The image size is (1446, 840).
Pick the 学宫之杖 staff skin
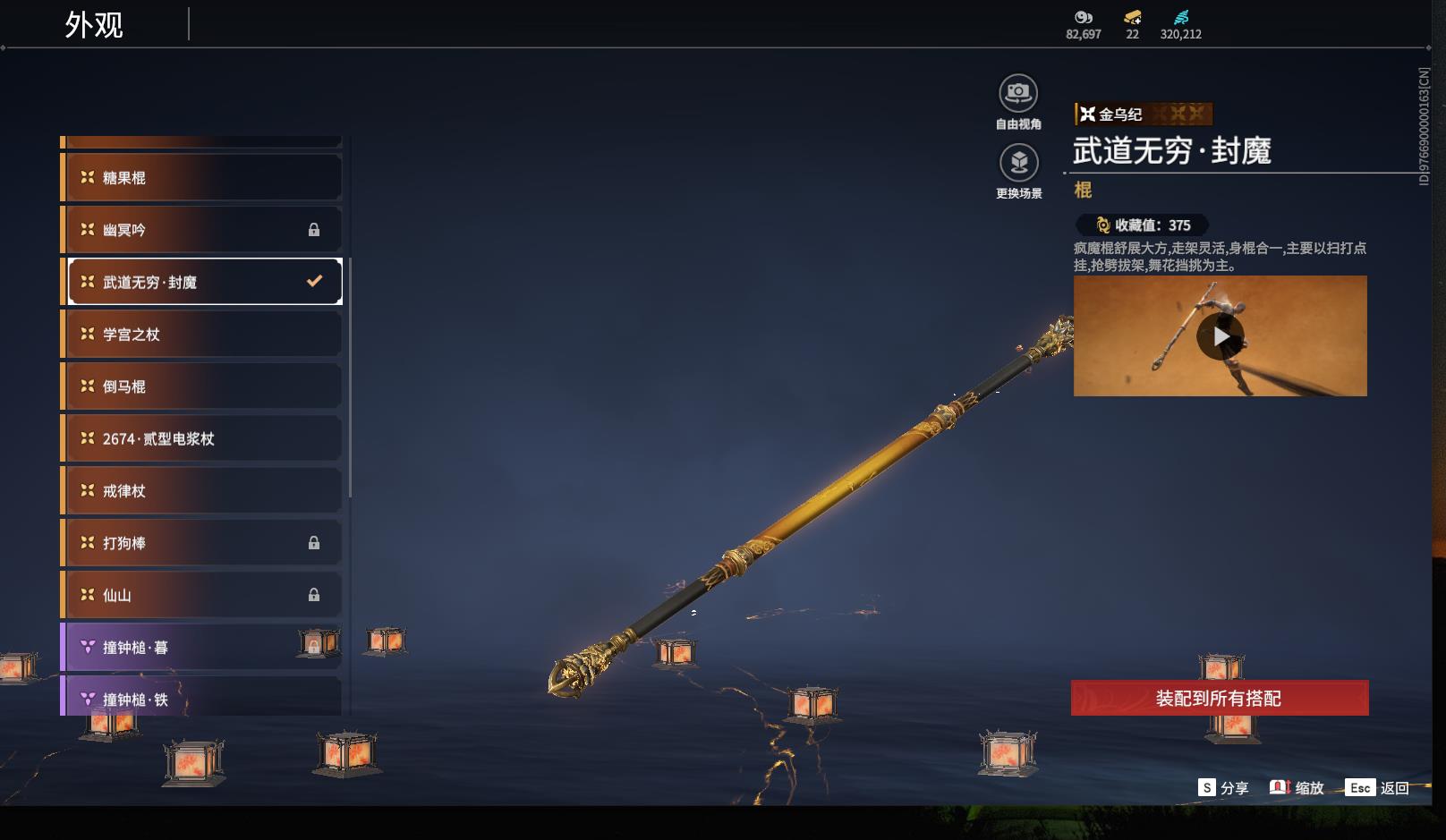coord(202,335)
